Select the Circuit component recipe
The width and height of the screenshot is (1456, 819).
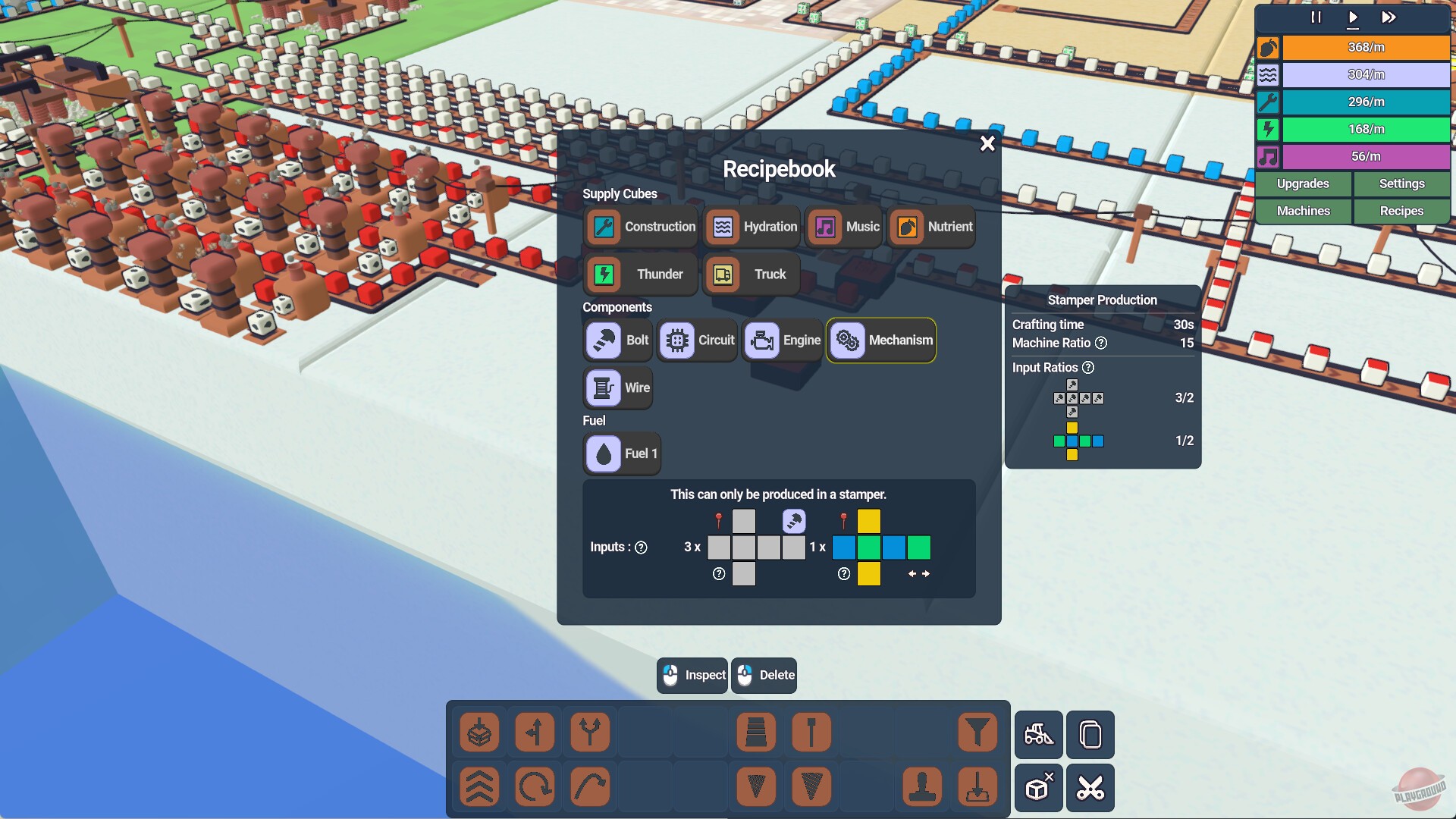pyautogui.click(x=696, y=340)
